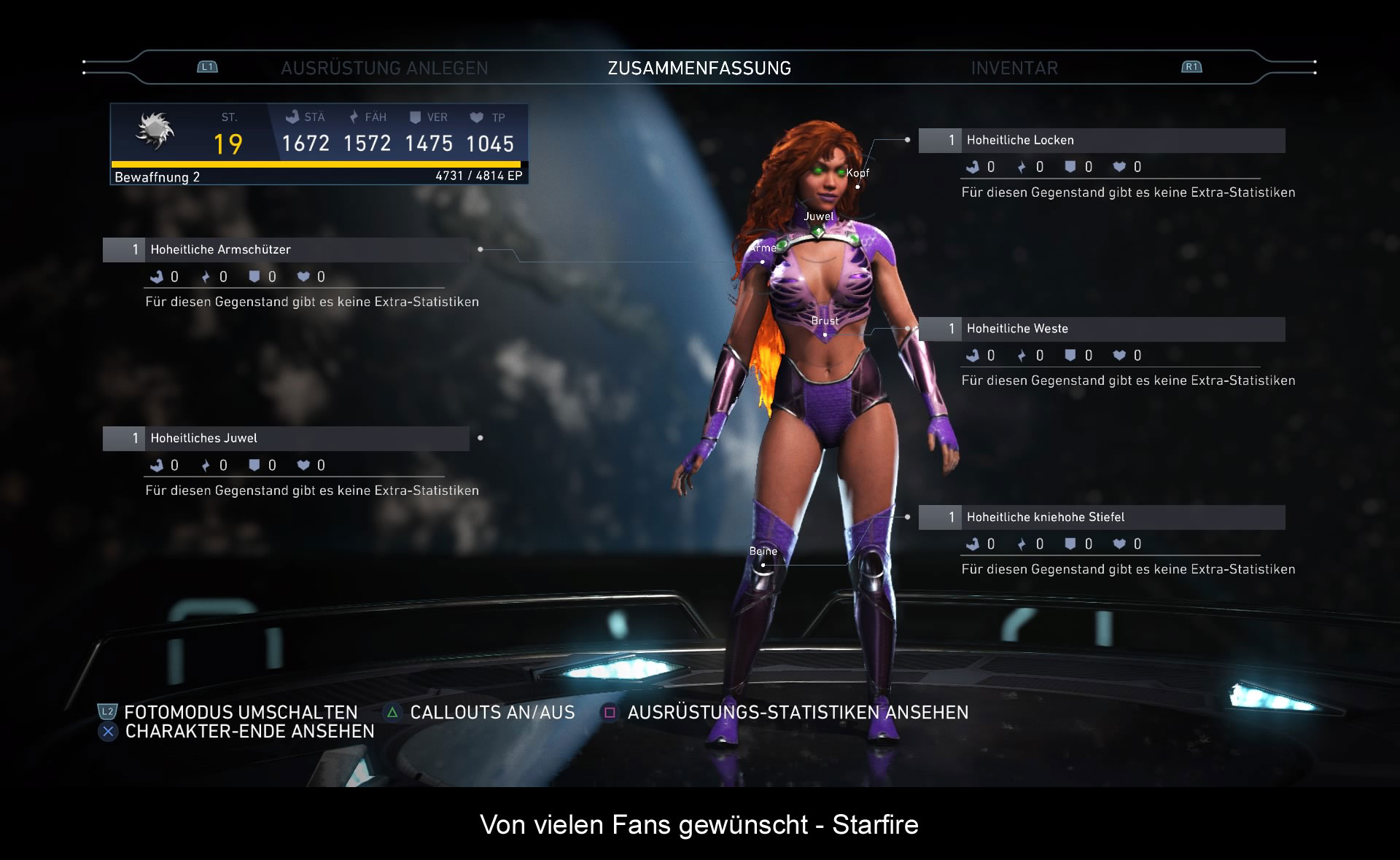
Task: Select the Brust callout marker
Action: point(825,335)
